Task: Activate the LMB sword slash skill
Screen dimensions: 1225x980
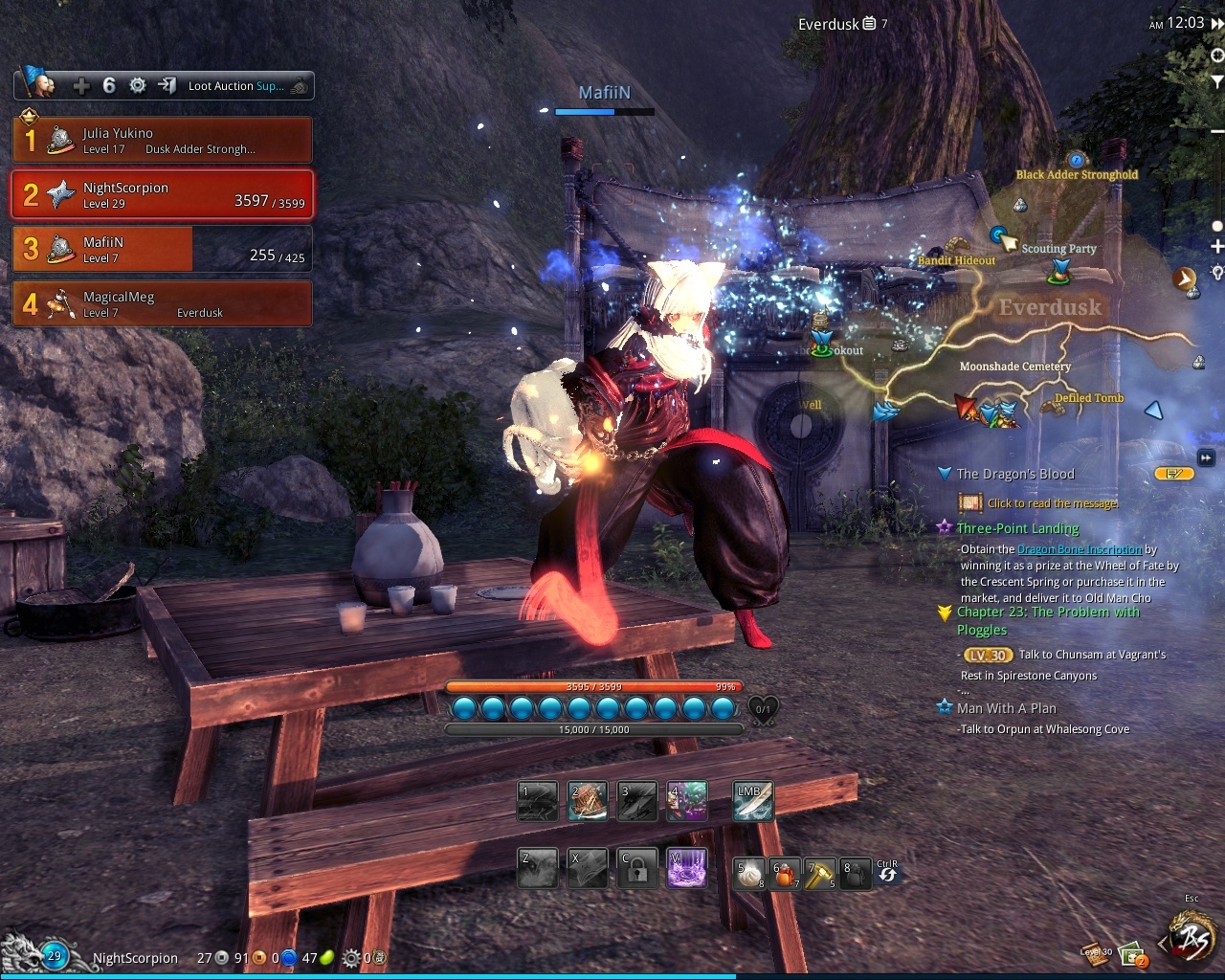Action: [753, 802]
